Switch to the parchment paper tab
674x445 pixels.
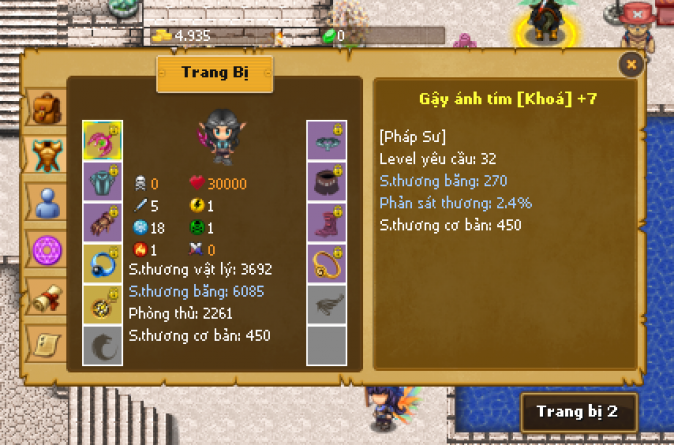(45, 343)
